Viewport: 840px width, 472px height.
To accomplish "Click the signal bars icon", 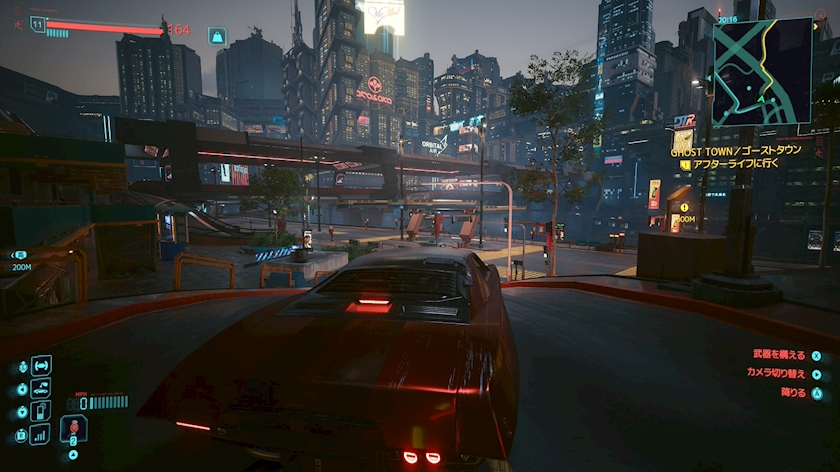I will 41,434.
